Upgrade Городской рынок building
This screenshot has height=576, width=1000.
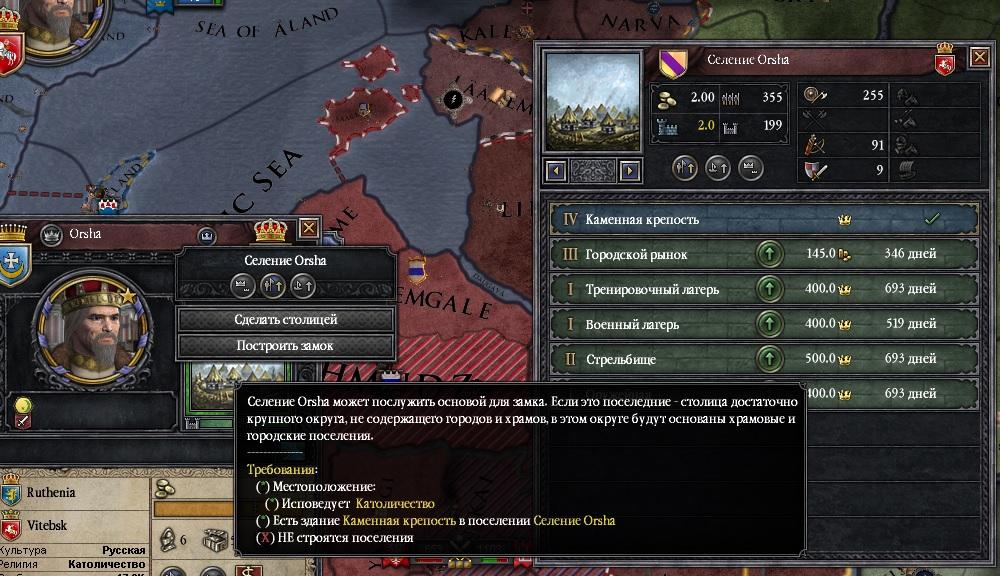768,255
